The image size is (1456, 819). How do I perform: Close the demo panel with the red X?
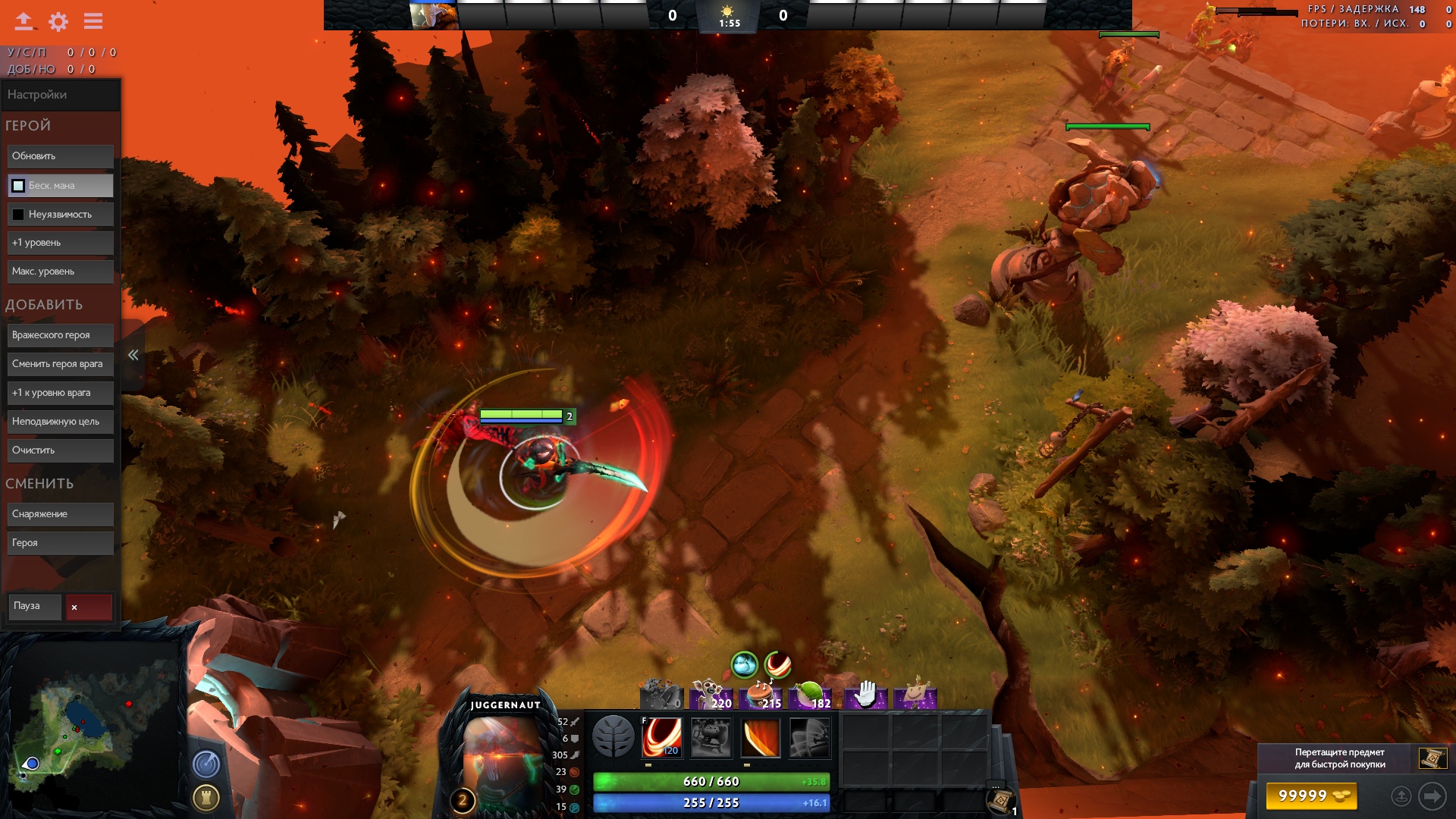(89, 607)
